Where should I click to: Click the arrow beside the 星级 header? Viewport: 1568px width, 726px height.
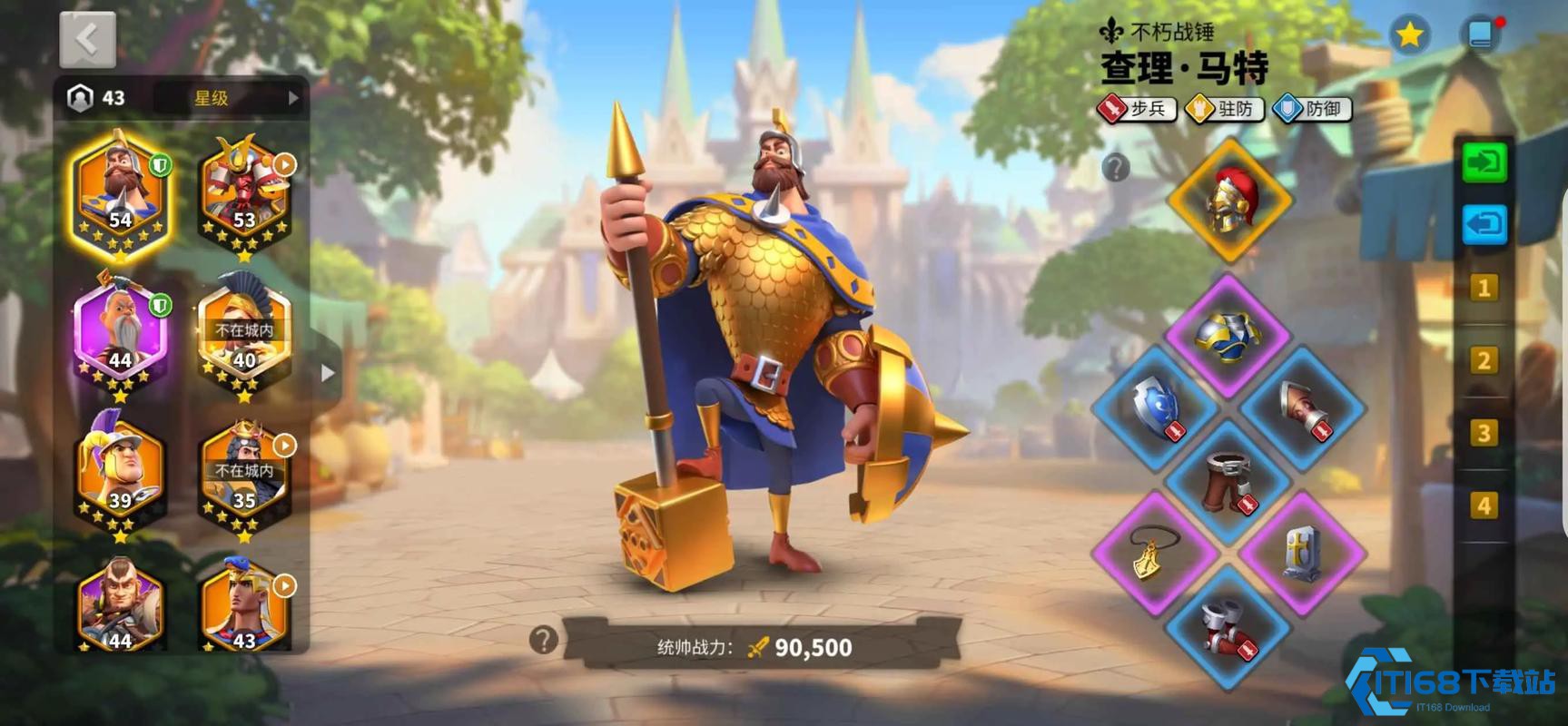293,99
